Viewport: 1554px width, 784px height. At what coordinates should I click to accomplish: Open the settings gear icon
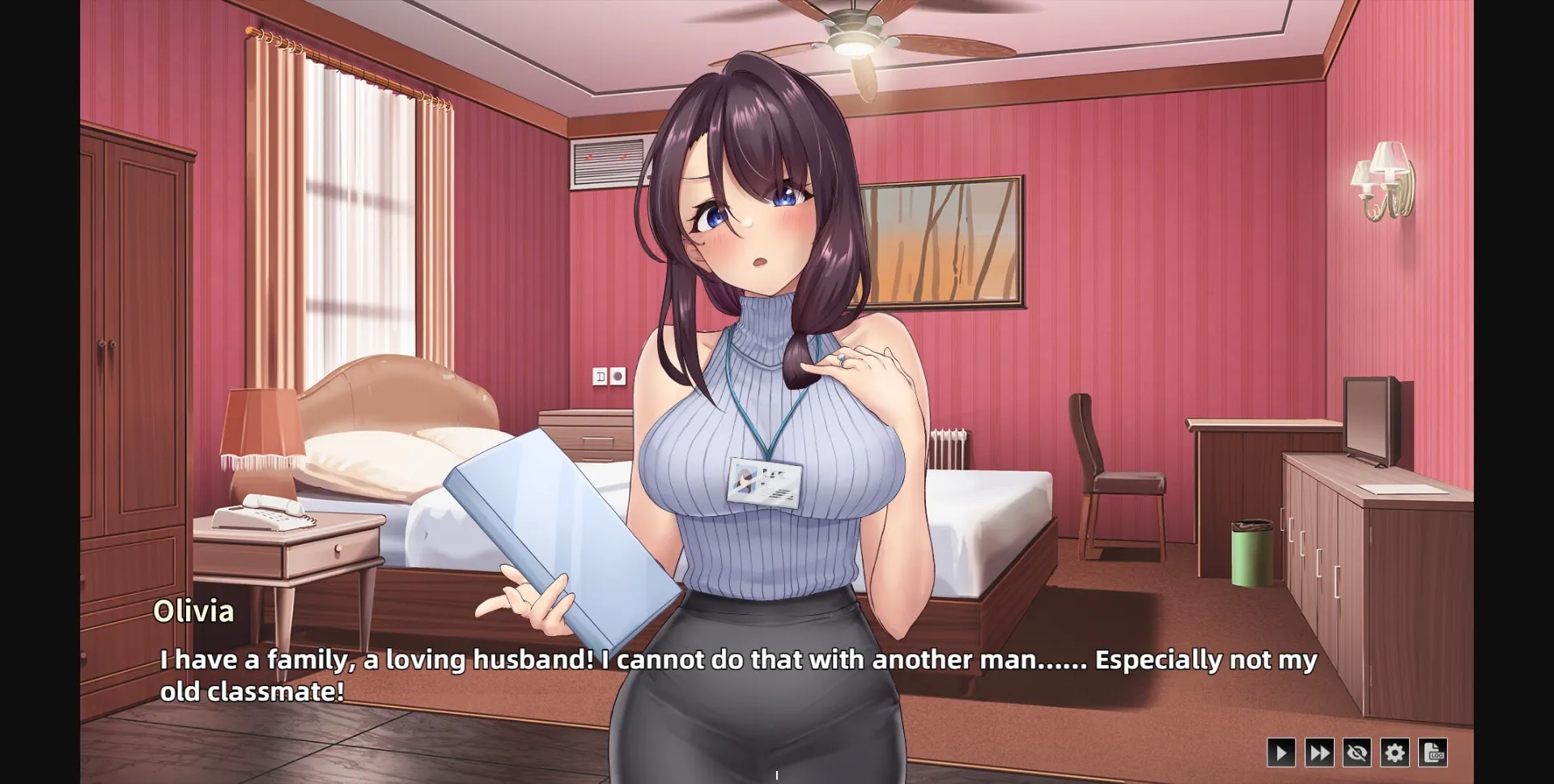[x=1395, y=752]
